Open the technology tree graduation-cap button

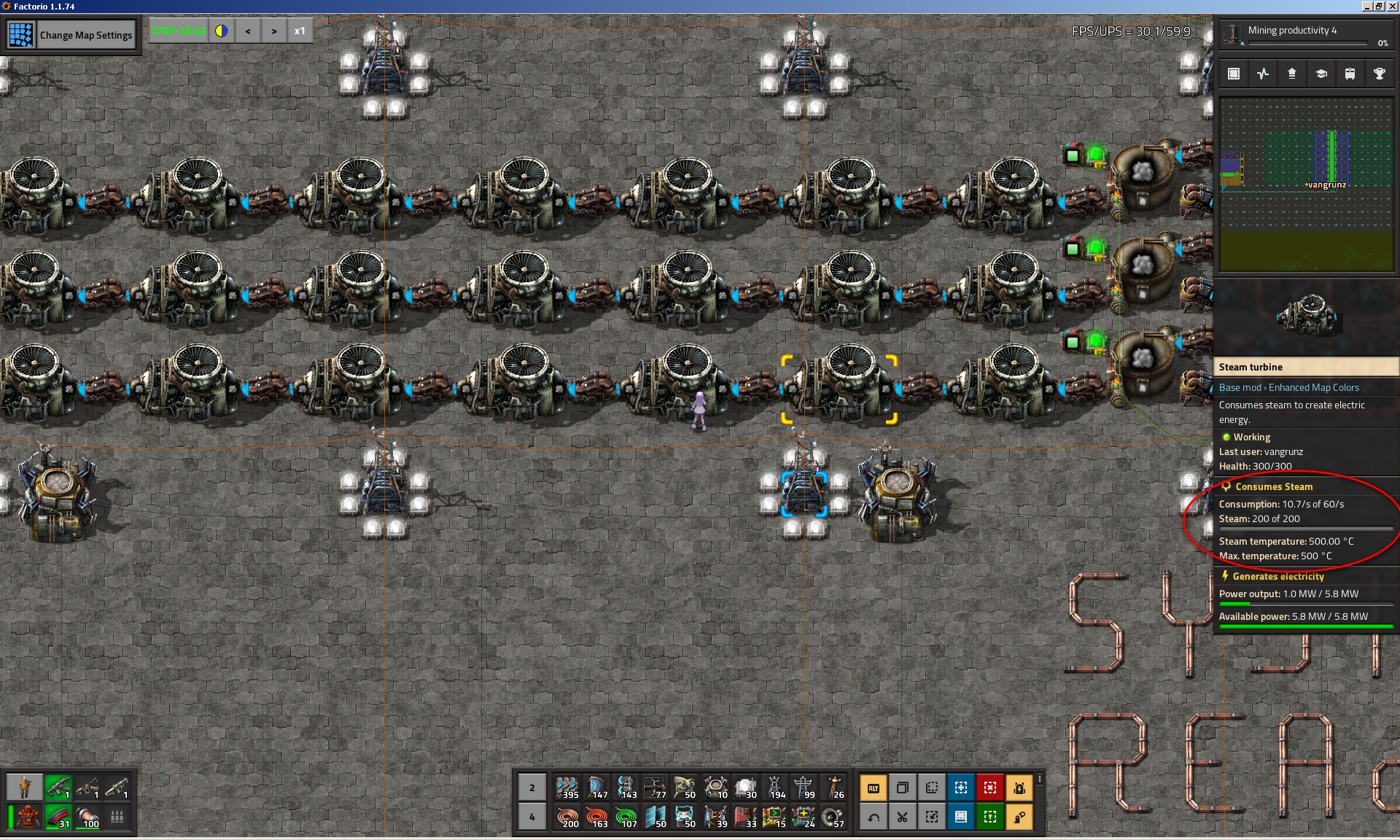coord(1321,74)
